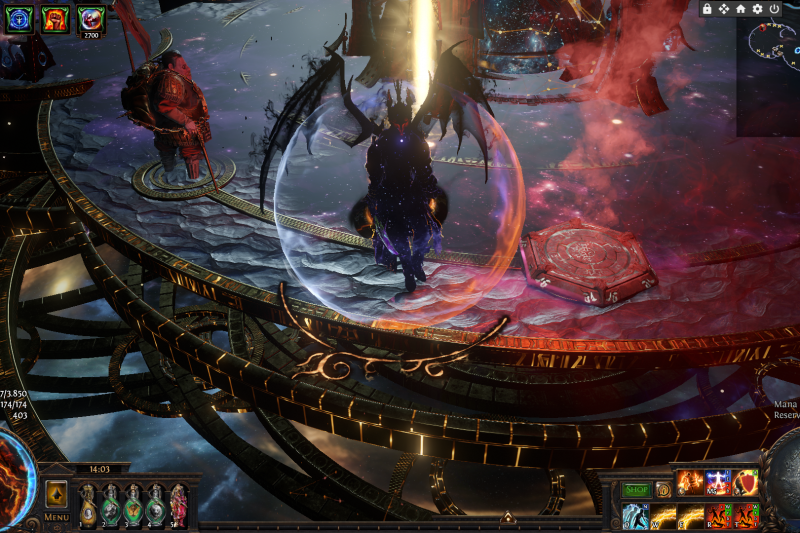Use the green flask in slot 3
The height and width of the screenshot is (533, 800).
(x=134, y=499)
